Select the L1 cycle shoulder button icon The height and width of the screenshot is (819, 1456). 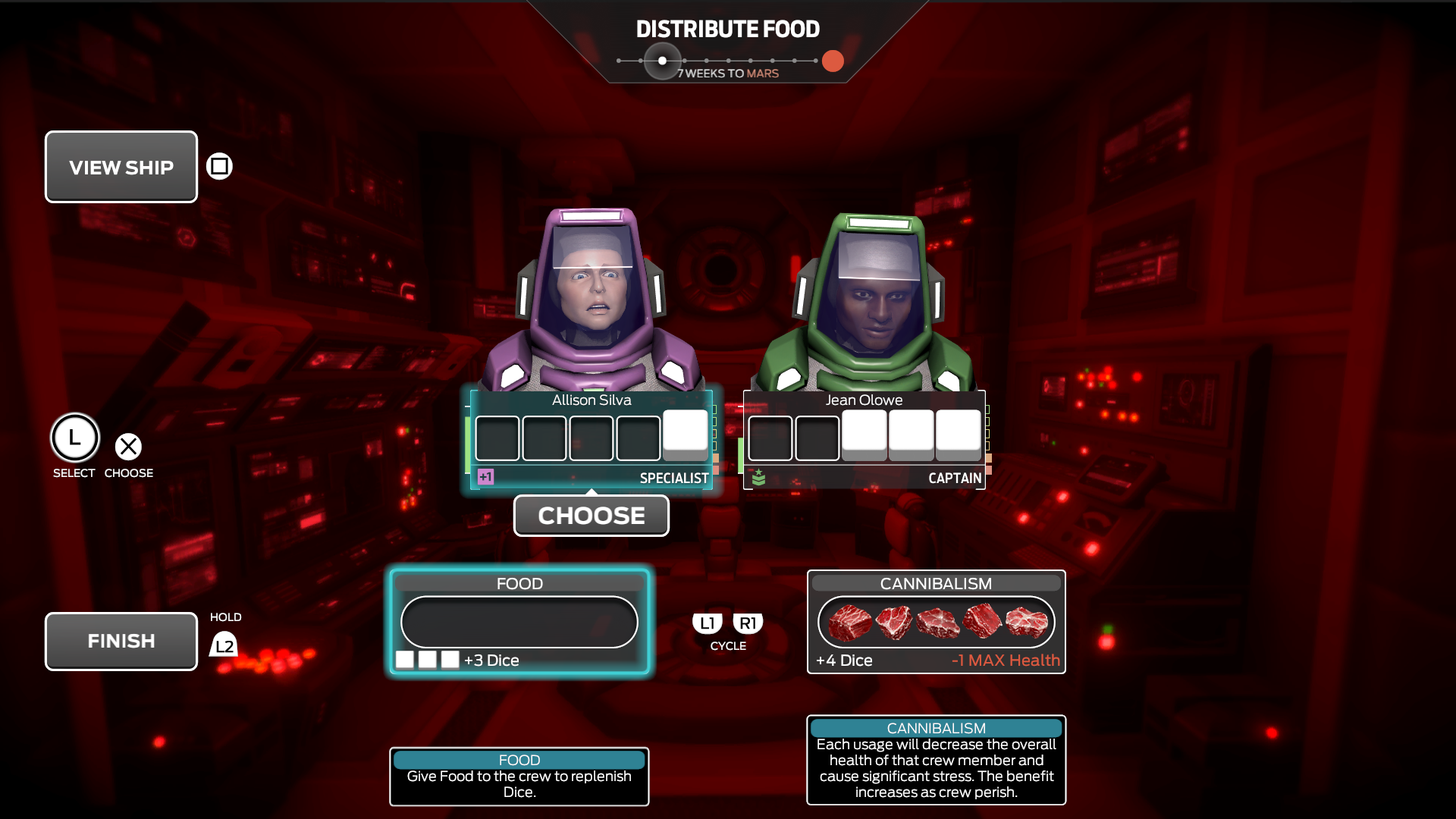coord(707,622)
